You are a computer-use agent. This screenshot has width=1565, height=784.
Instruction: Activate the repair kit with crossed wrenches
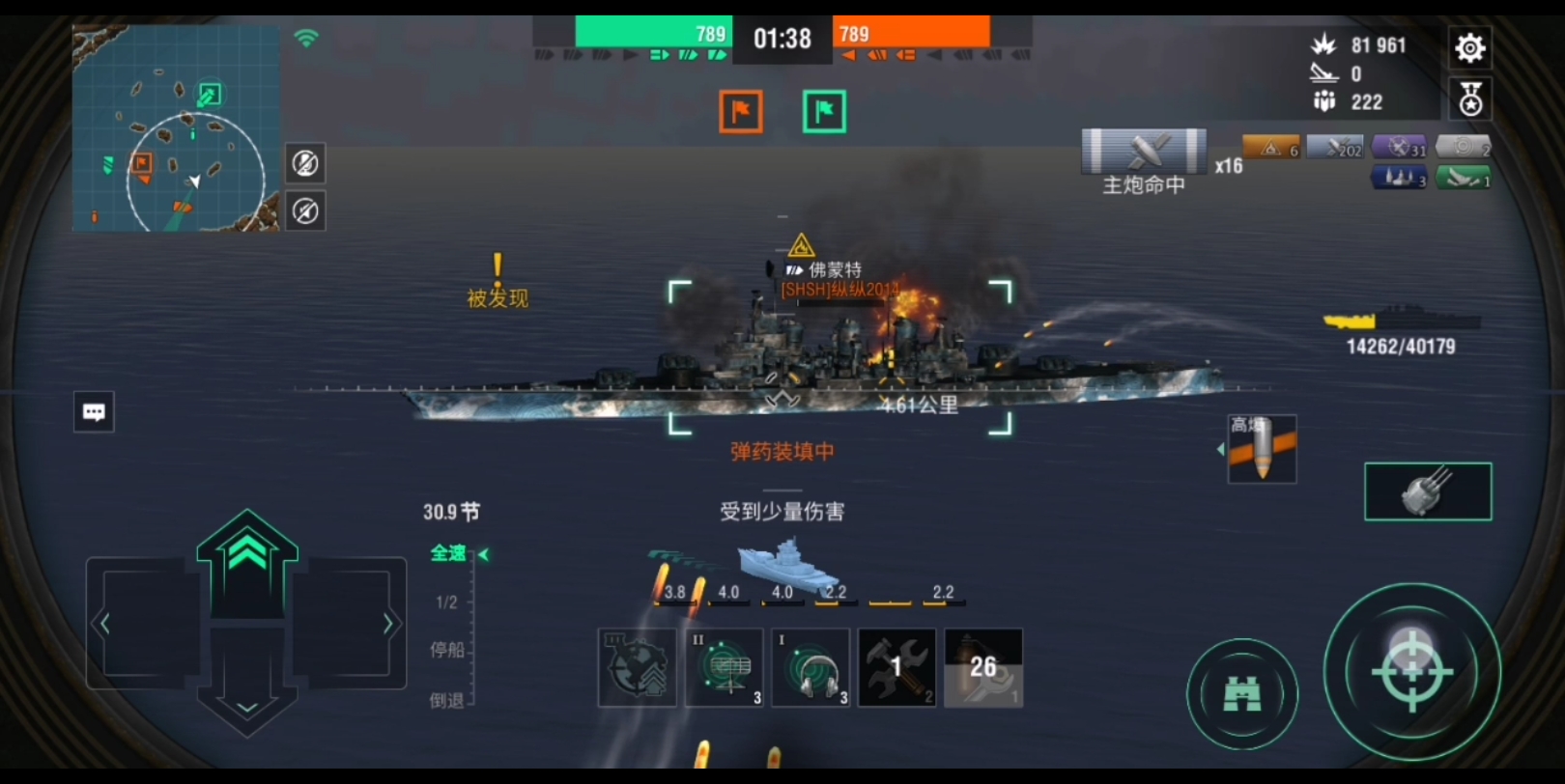pos(896,667)
